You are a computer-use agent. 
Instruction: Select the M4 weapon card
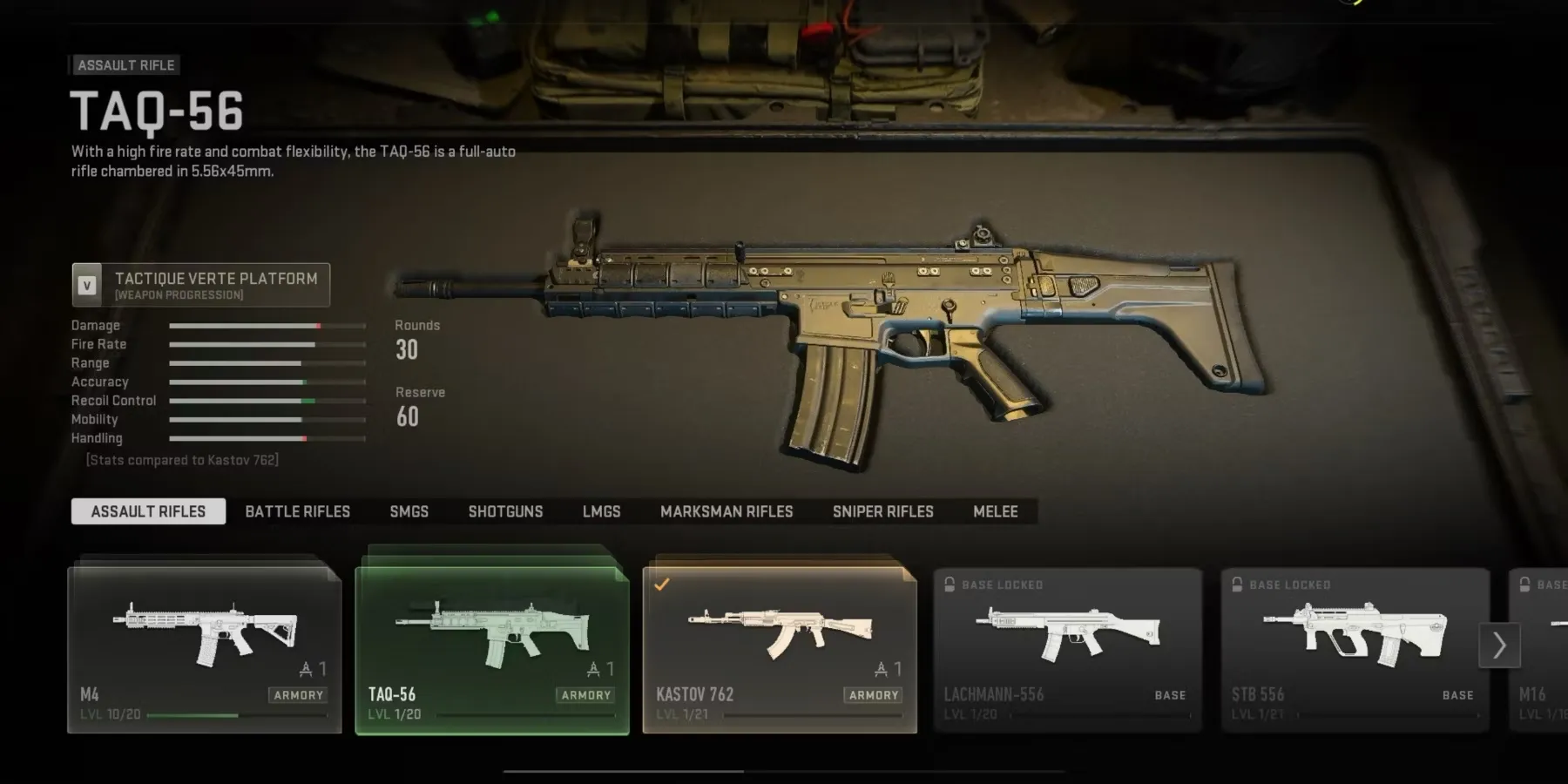click(x=205, y=650)
